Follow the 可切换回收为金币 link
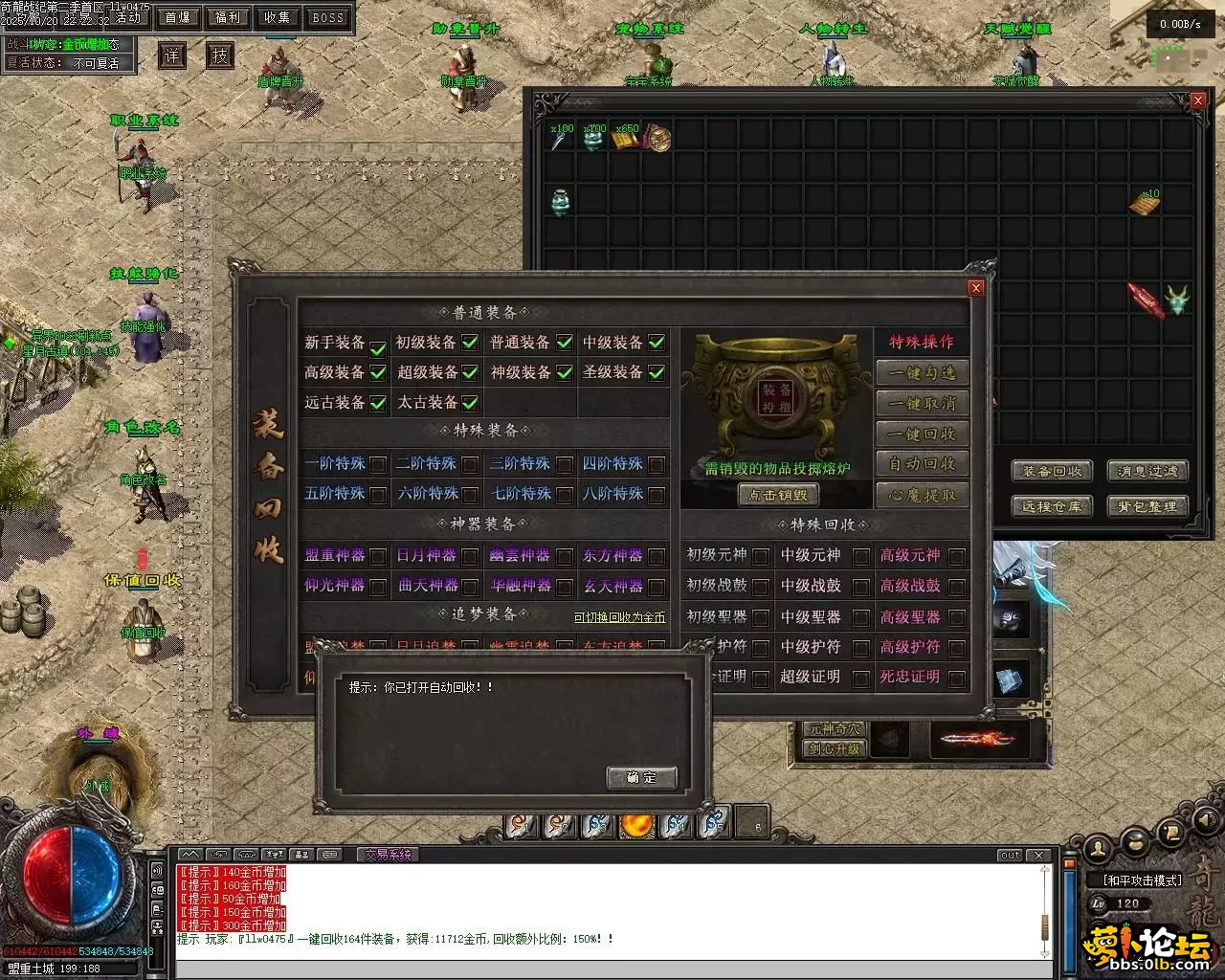Viewport: 1225px width, 980px height. 619,617
